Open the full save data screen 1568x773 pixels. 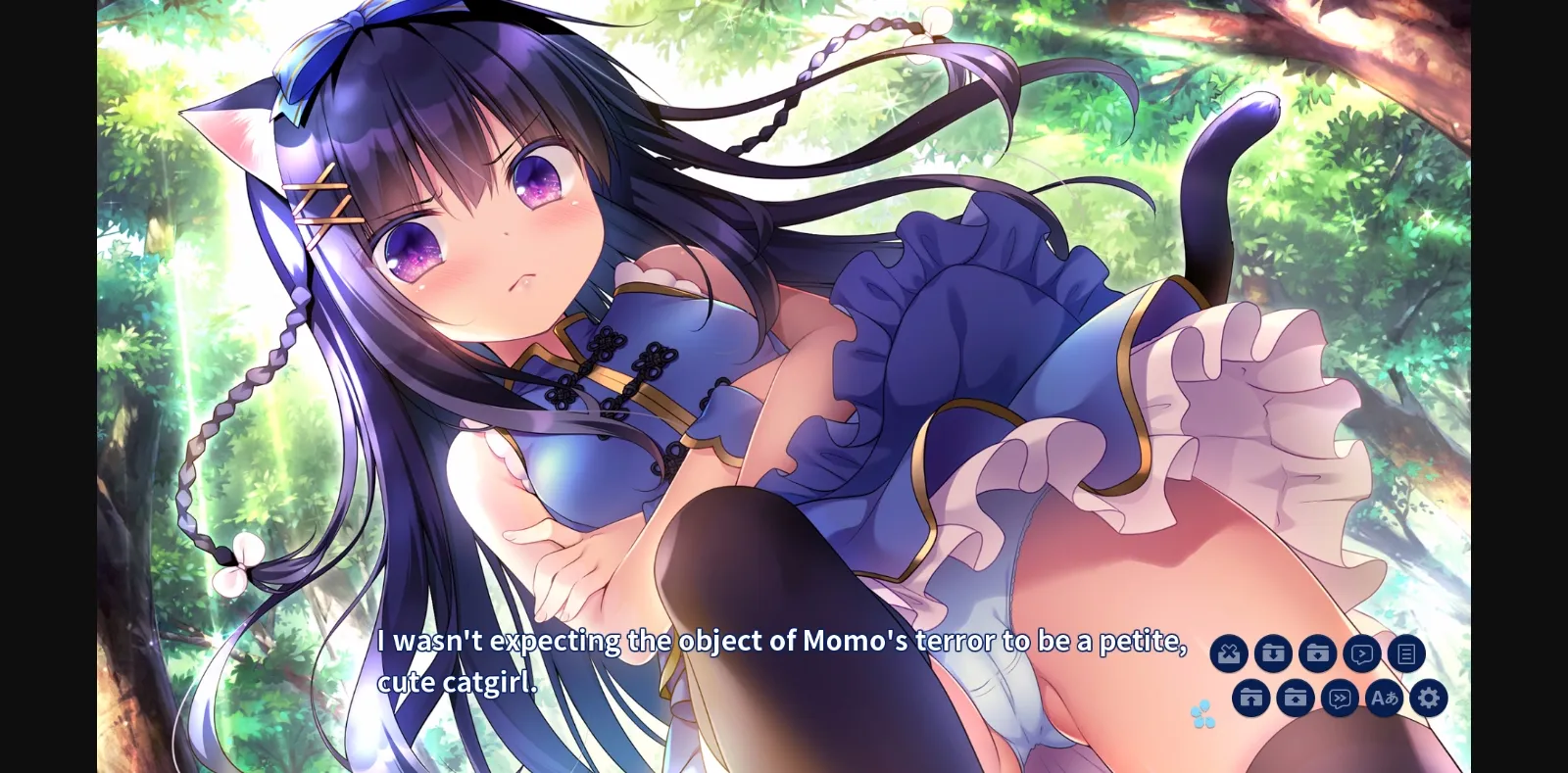point(1296,698)
